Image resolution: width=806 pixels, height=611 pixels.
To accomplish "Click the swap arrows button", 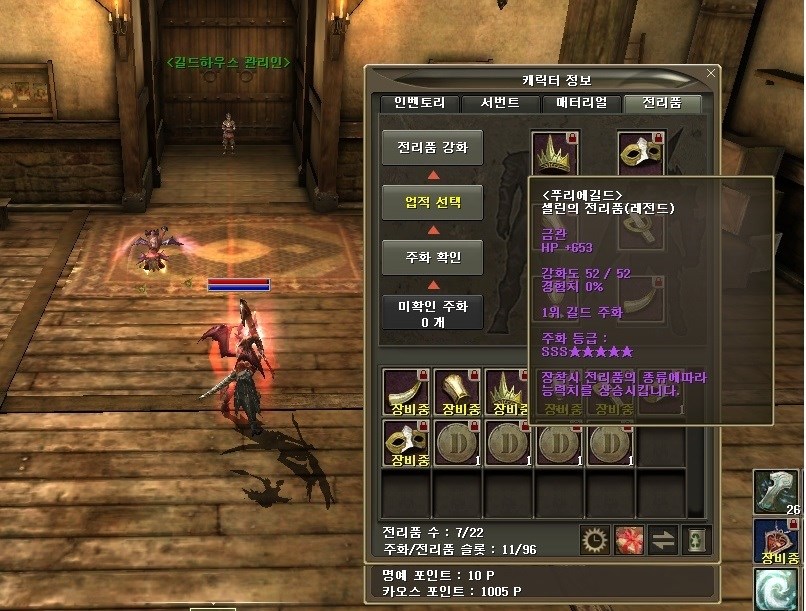I will point(663,538).
